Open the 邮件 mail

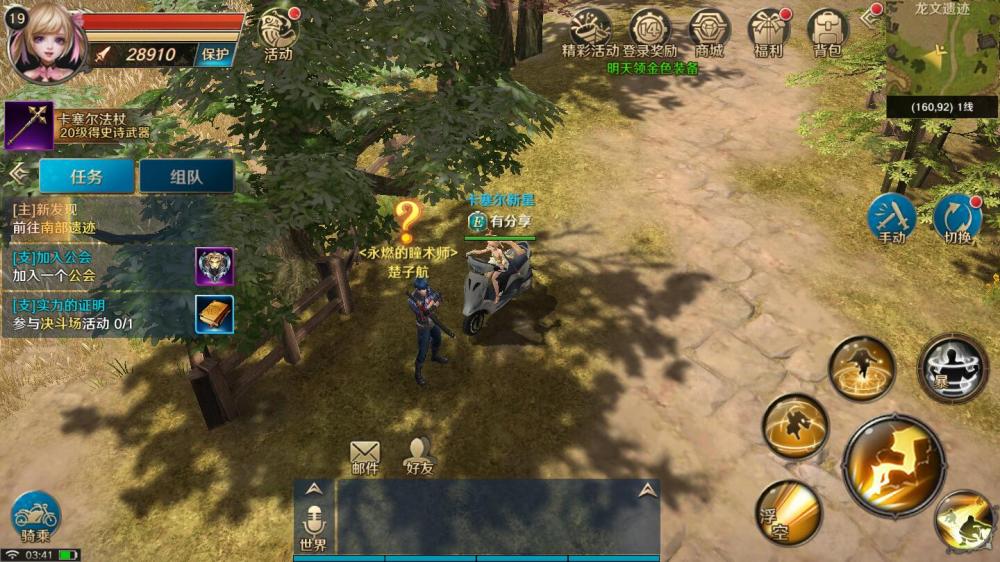365,456
